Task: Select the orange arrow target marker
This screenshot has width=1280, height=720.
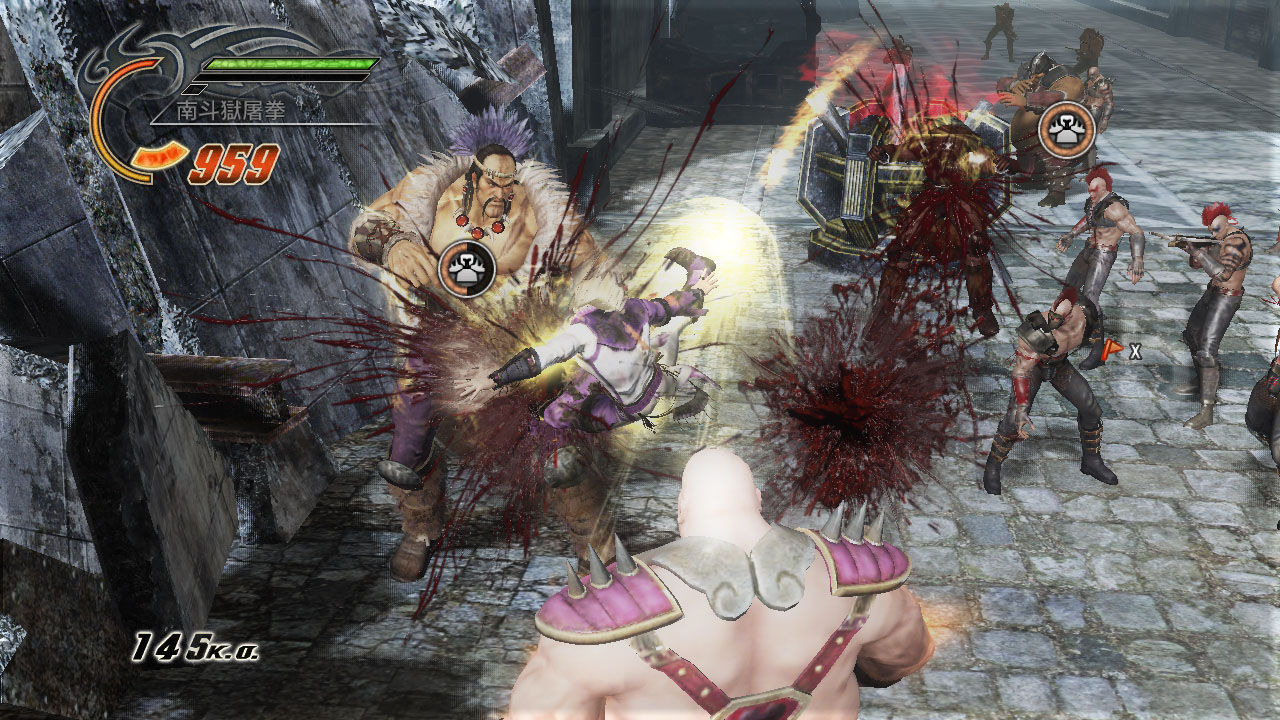Action: click(1111, 350)
